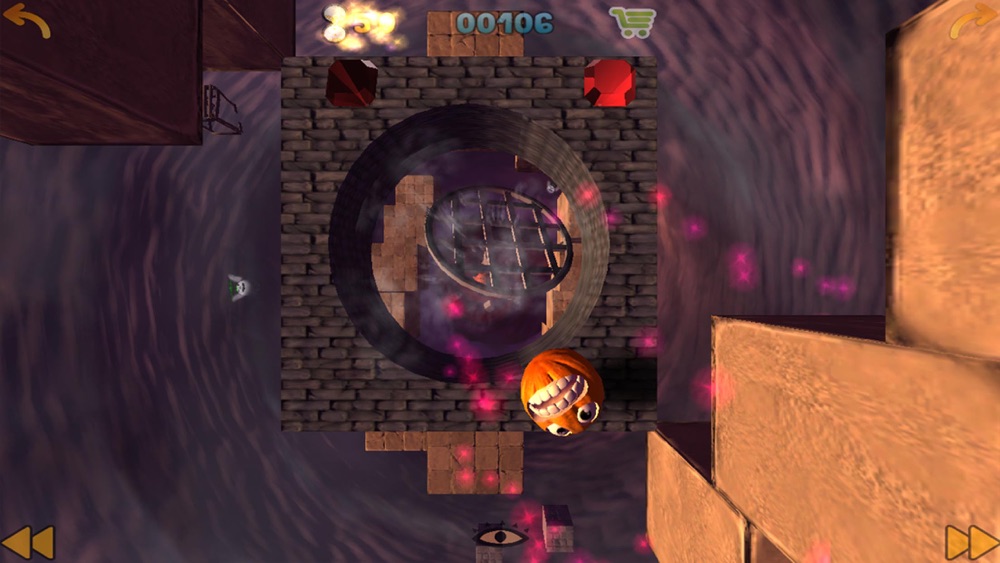Tap the double right arrow button
This screenshot has width=1000, height=563.
(971, 542)
